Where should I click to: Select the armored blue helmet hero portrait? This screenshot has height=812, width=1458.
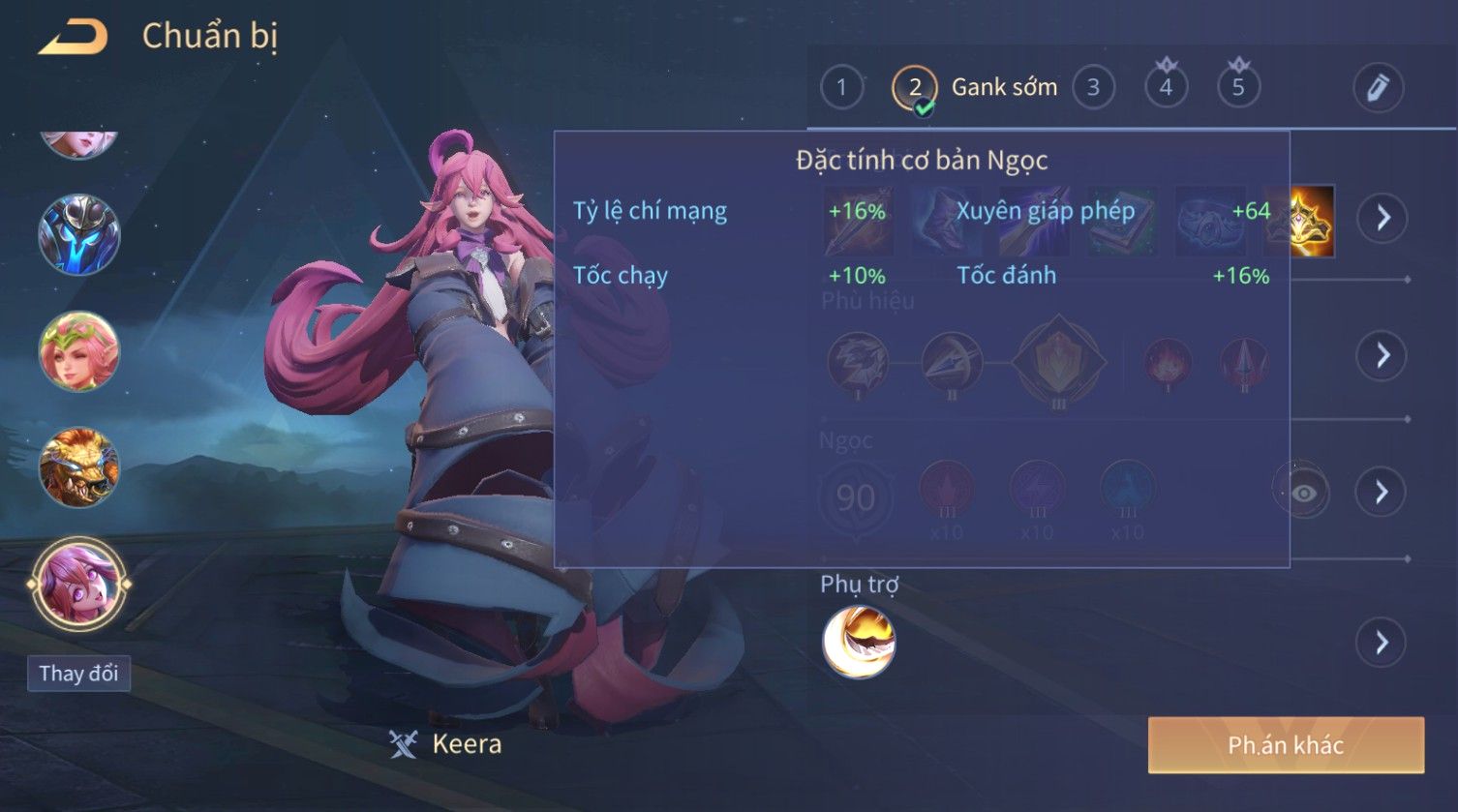78,235
